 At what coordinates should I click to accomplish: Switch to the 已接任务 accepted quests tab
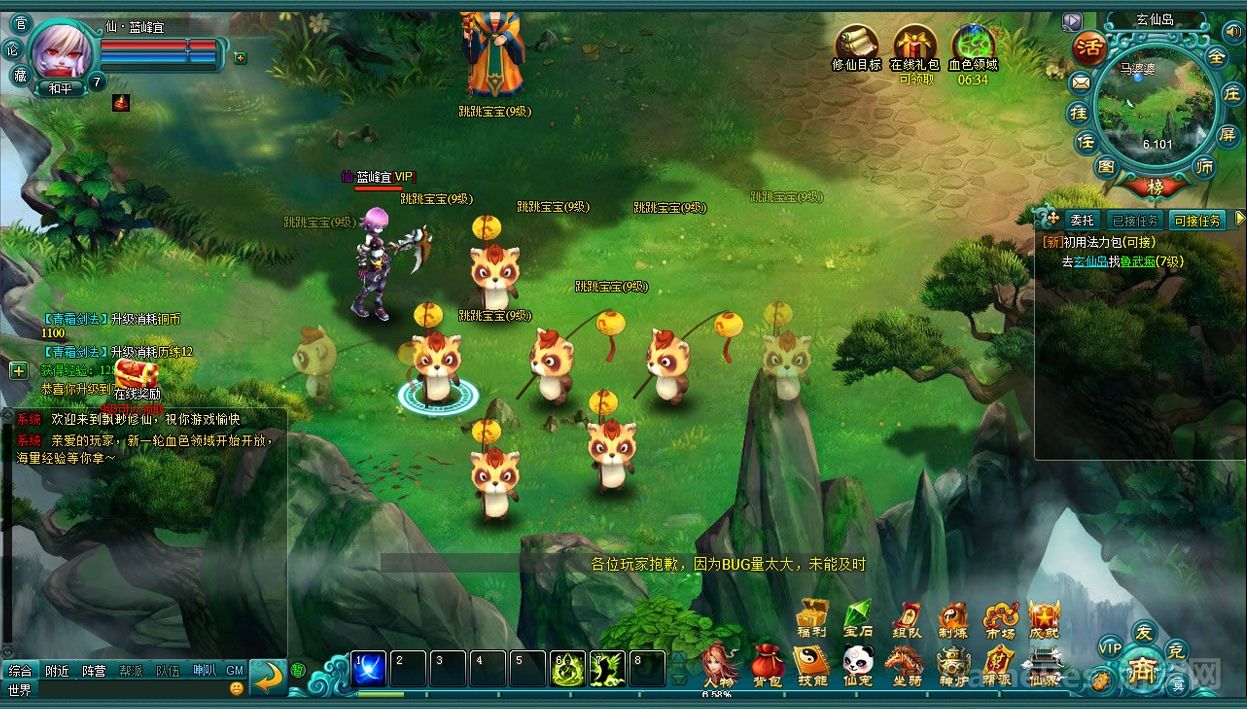(x=1135, y=220)
